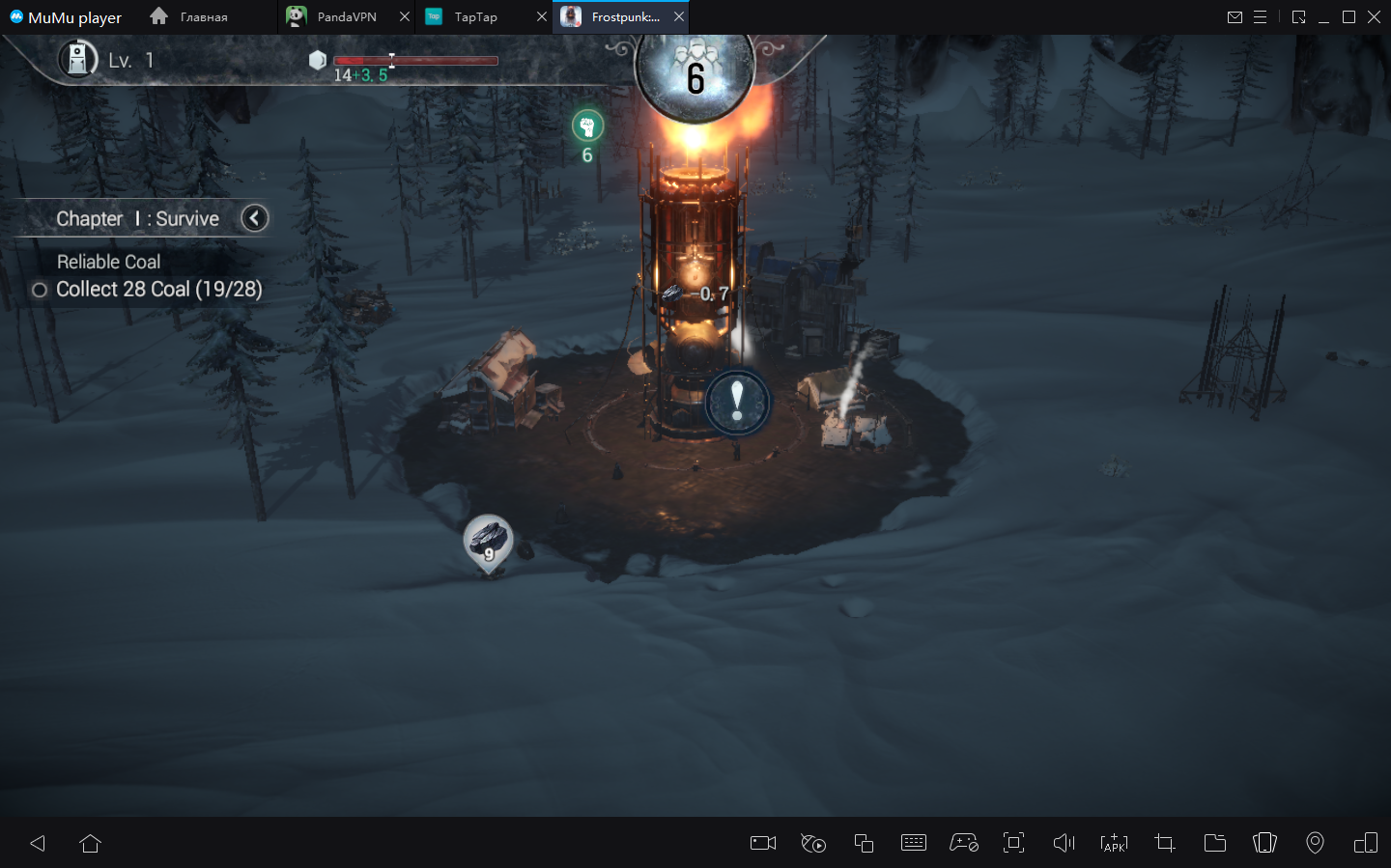Open the emulator volume control
The width and height of the screenshot is (1391, 868).
click(1064, 843)
